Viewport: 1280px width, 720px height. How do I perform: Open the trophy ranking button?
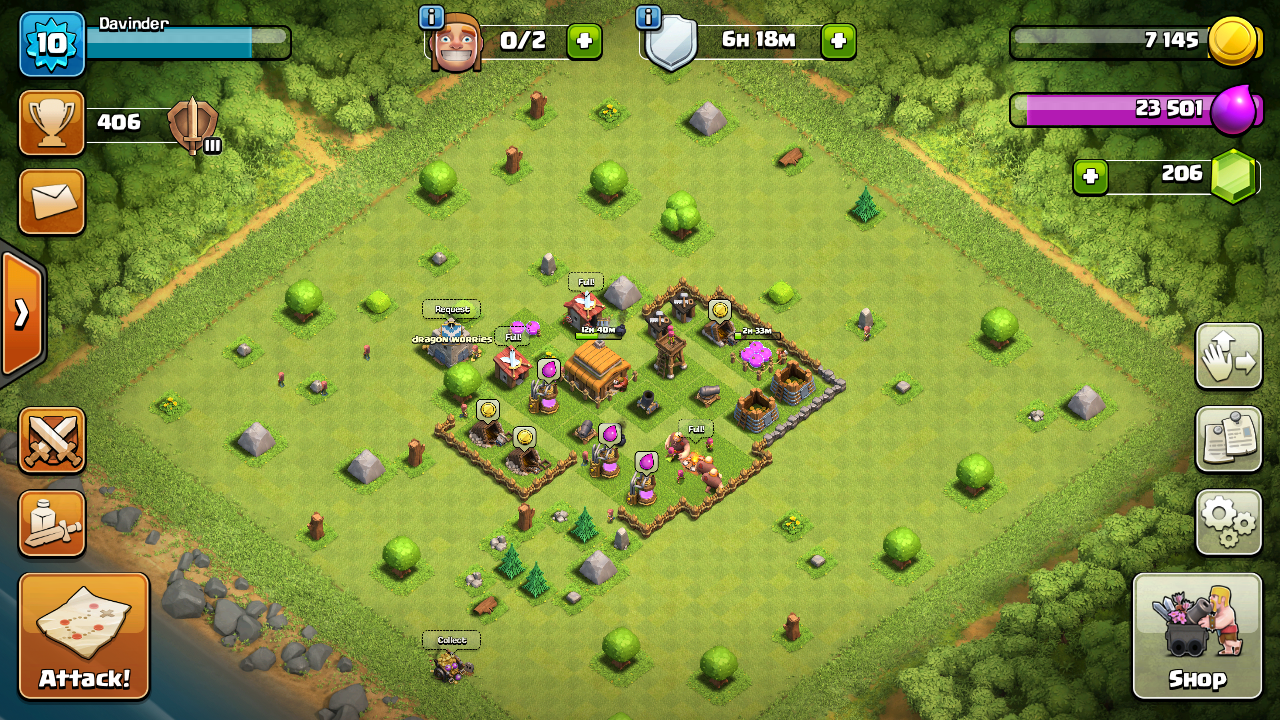[x=52, y=123]
